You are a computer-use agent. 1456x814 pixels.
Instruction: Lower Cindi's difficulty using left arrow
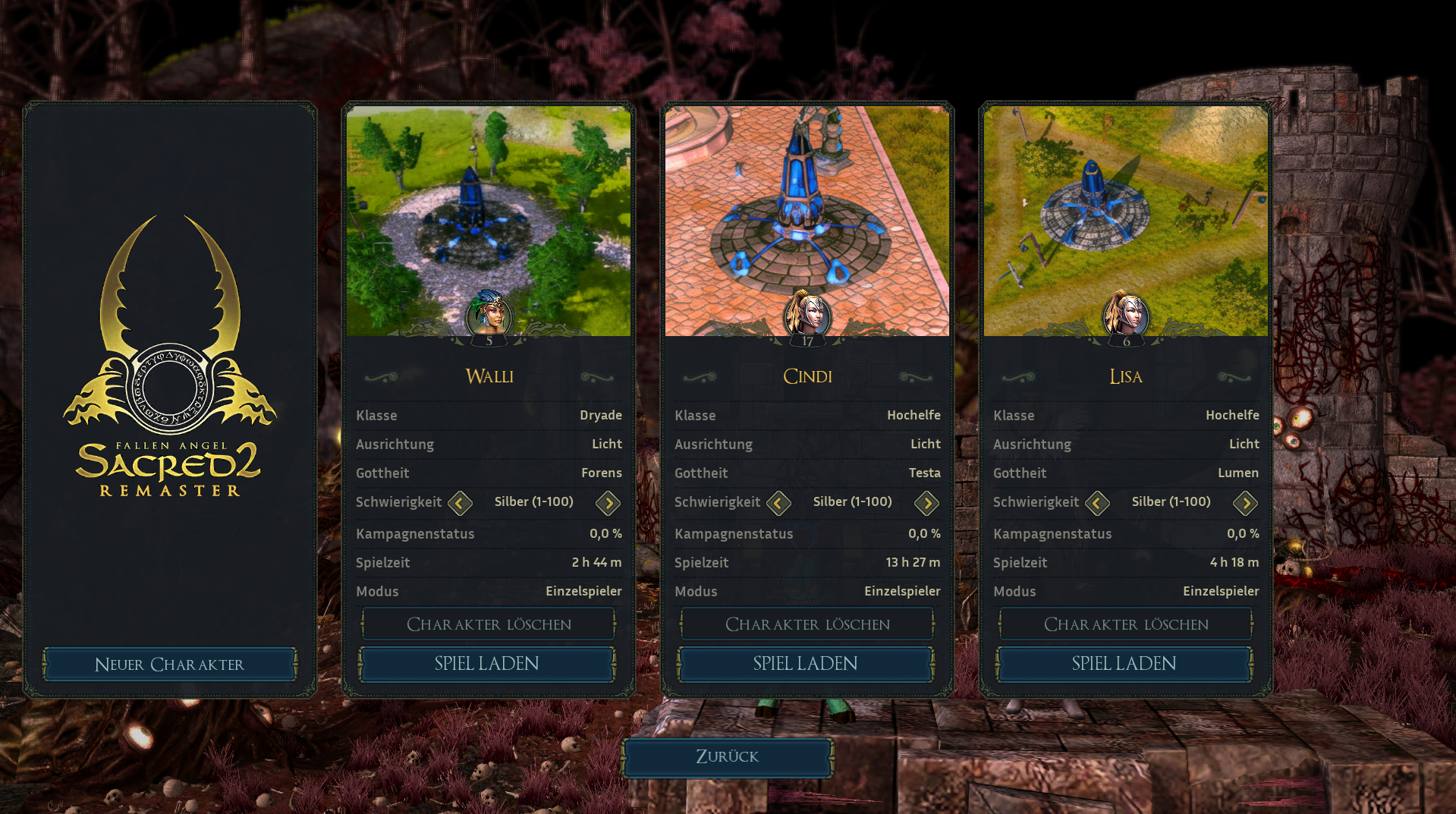coord(778,502)
